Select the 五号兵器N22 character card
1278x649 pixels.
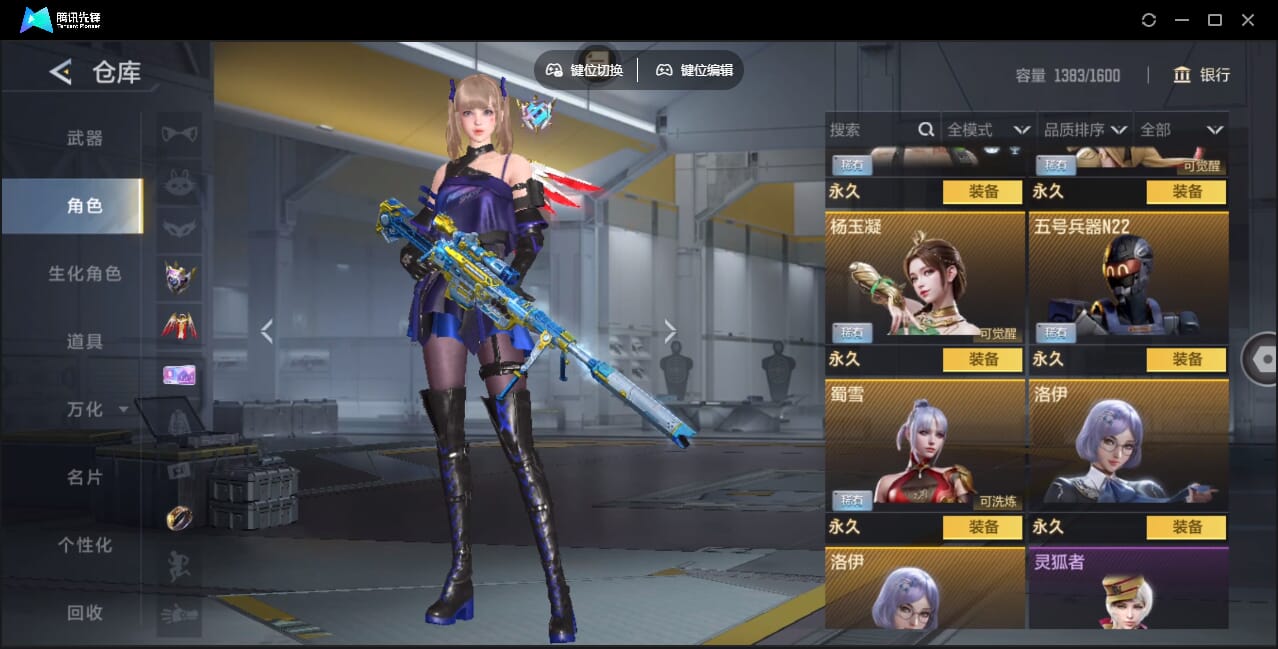(1128, 277)
